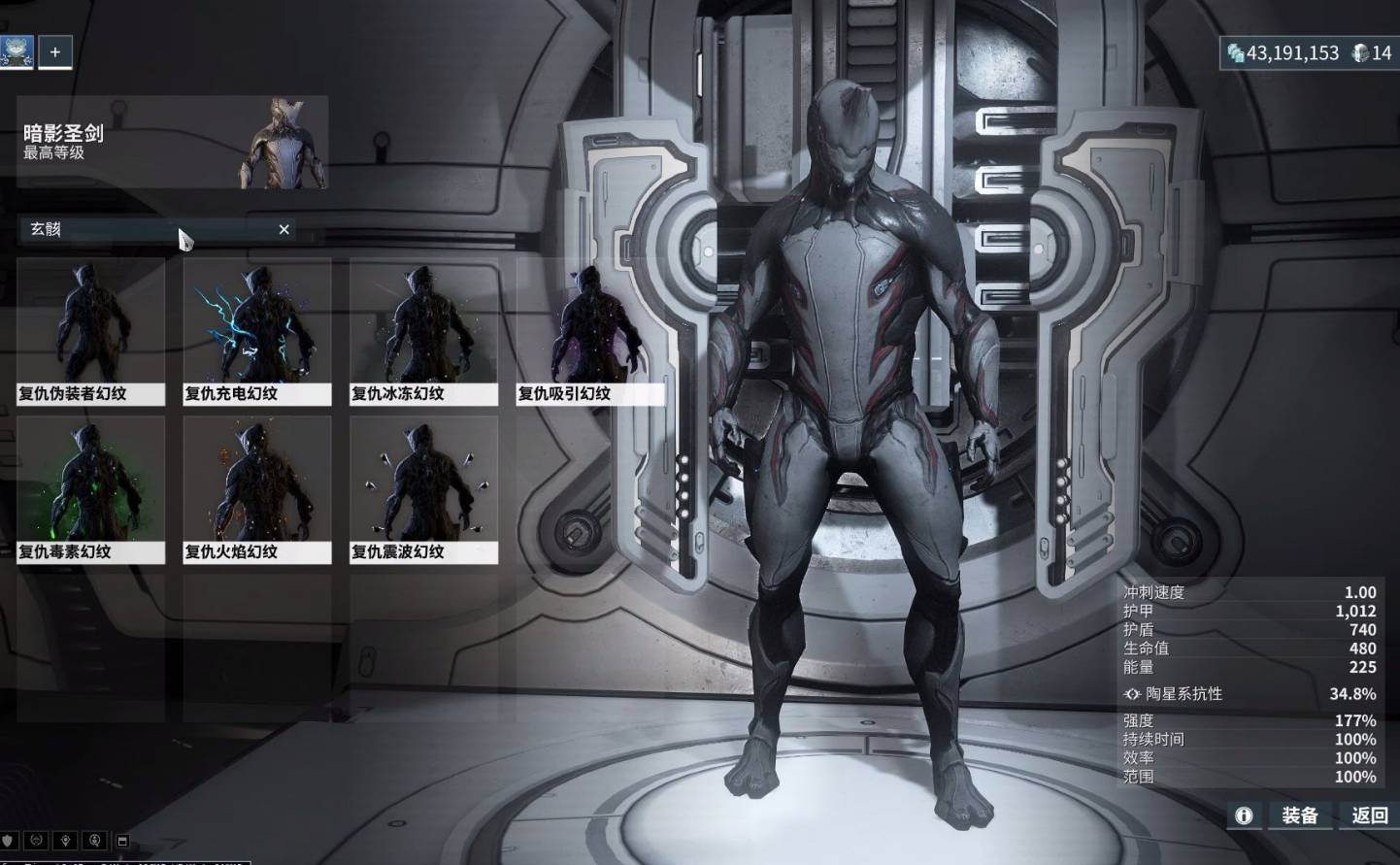Go back with the 返回 button
The height and width of the screenshot is (865, 1400).
(1369, 815)
